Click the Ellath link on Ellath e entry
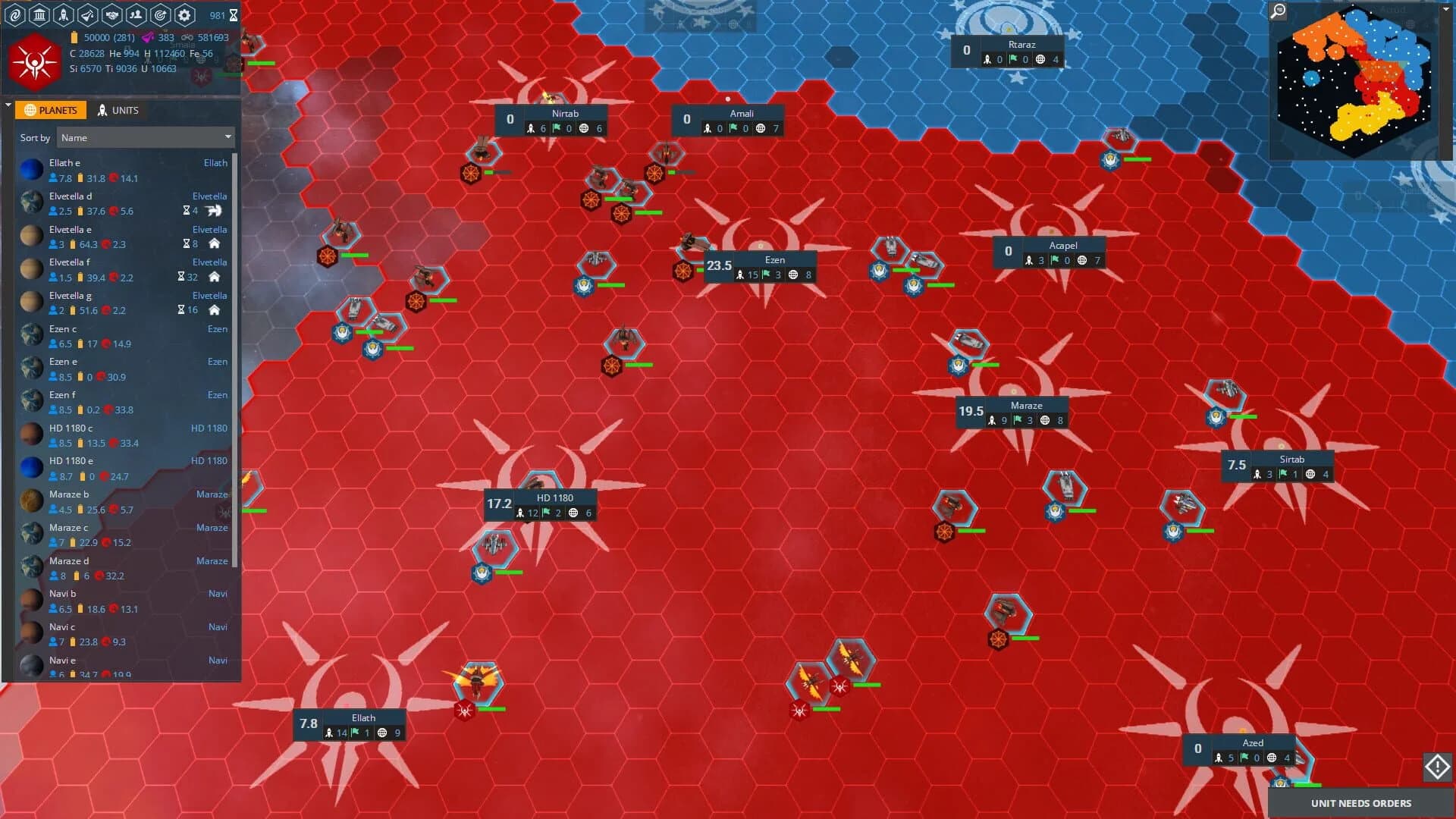This screenshot has width=1456, height=819. click(x=215, y=162)
